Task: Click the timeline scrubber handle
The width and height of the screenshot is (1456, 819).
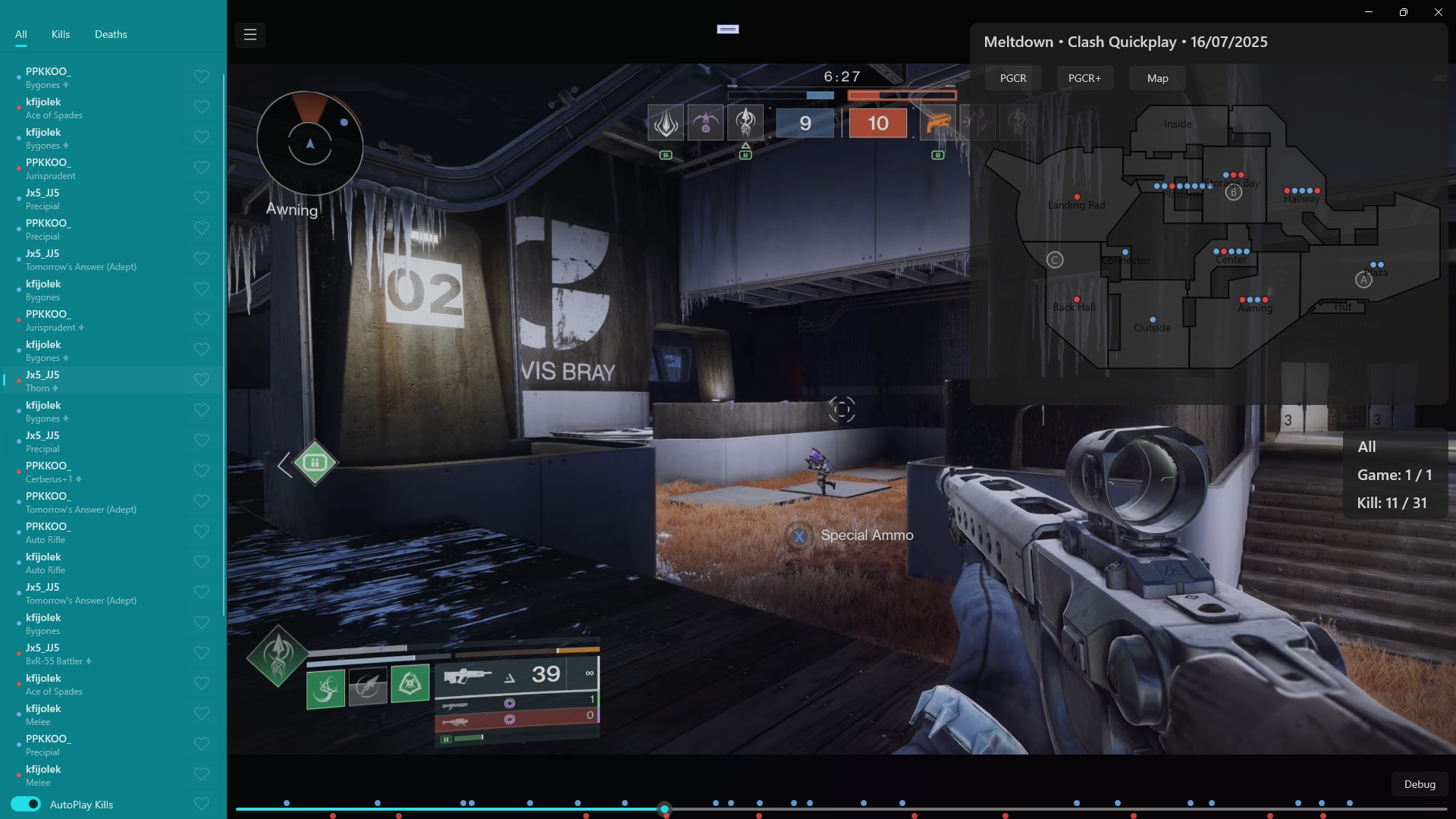Action: pyautogui.click(x=665, y=809)
